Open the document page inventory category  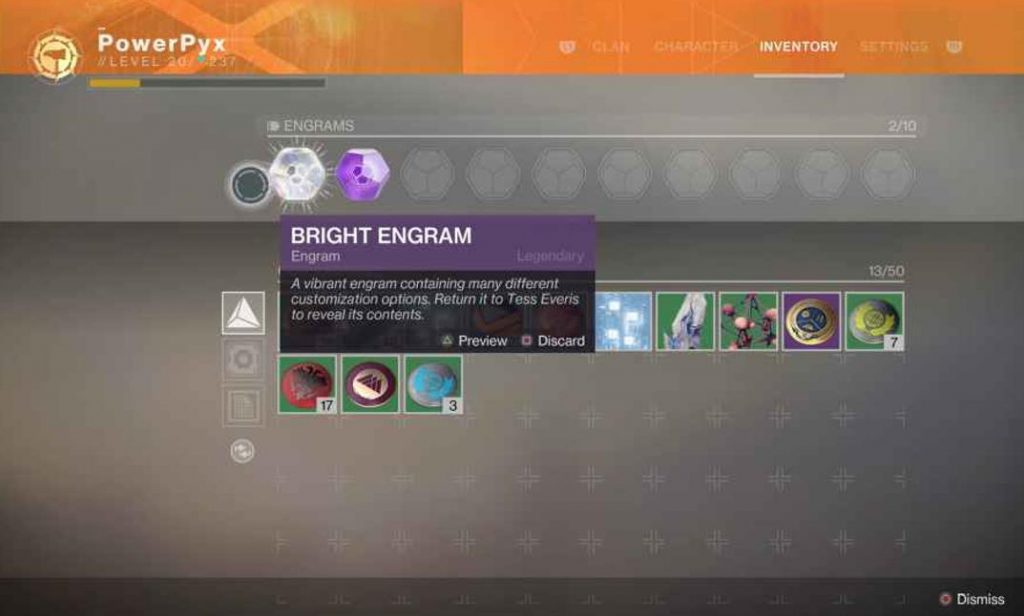[243, 406]
